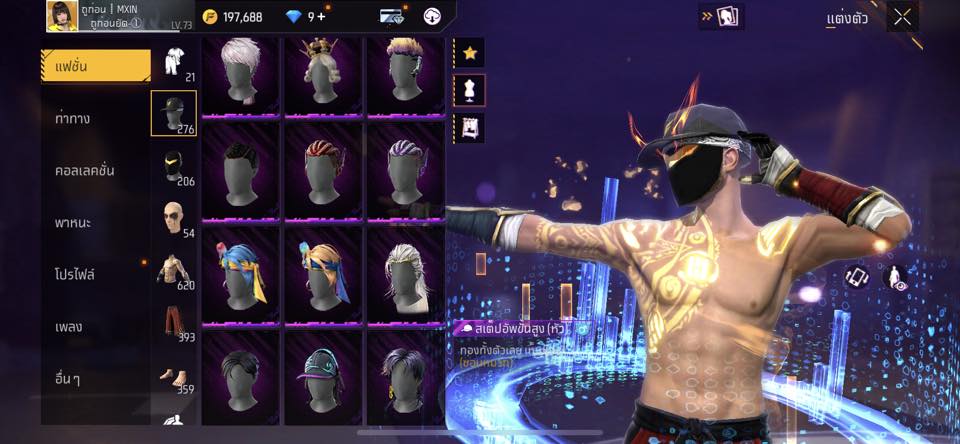The image size is (960, 444).
Task: Open the card swap icon beside แต่งตัว
Action: click(721, 17)
